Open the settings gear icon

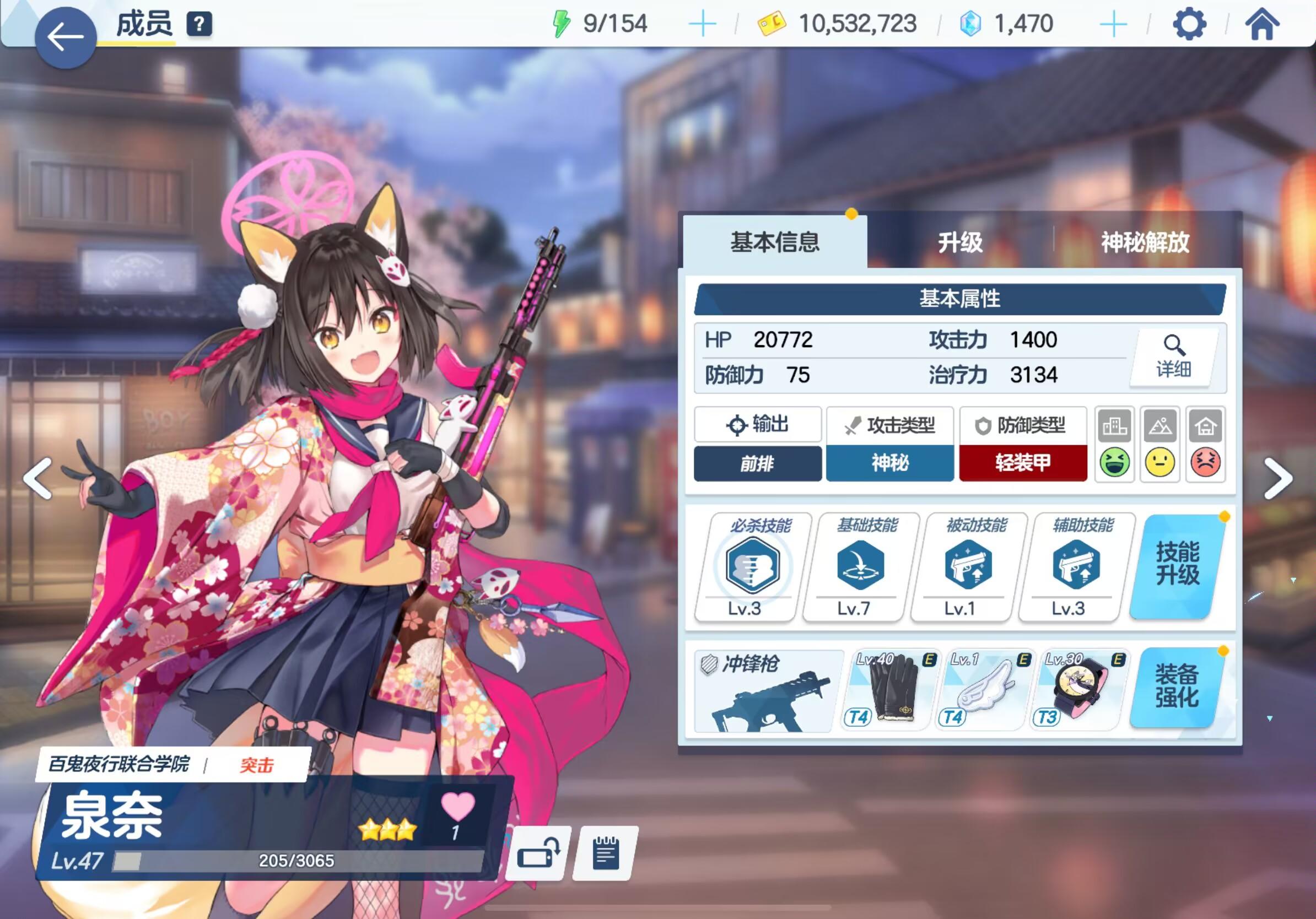pyautogui.click(x=1189, y=24)
